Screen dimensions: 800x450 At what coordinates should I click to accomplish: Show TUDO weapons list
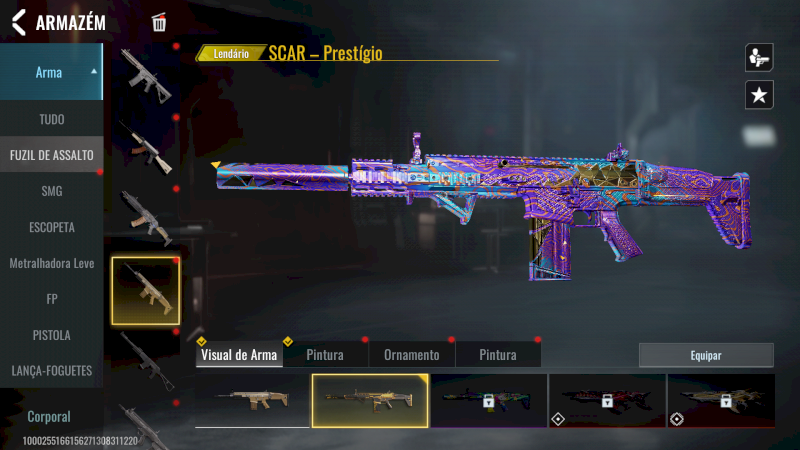(x=51, y=119)
